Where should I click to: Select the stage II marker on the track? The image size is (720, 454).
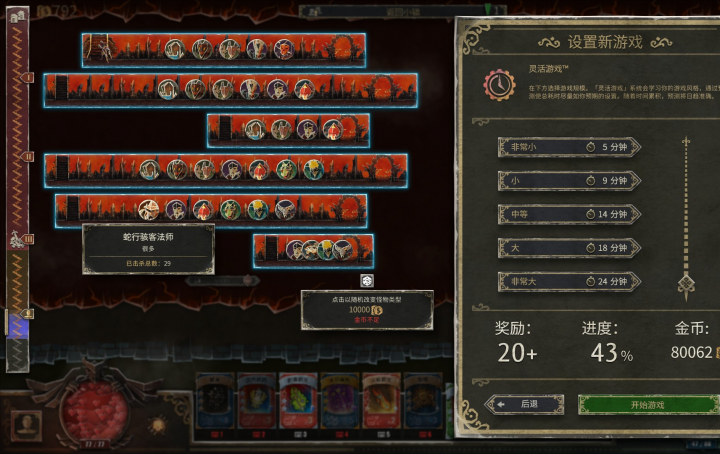[29, 157]
